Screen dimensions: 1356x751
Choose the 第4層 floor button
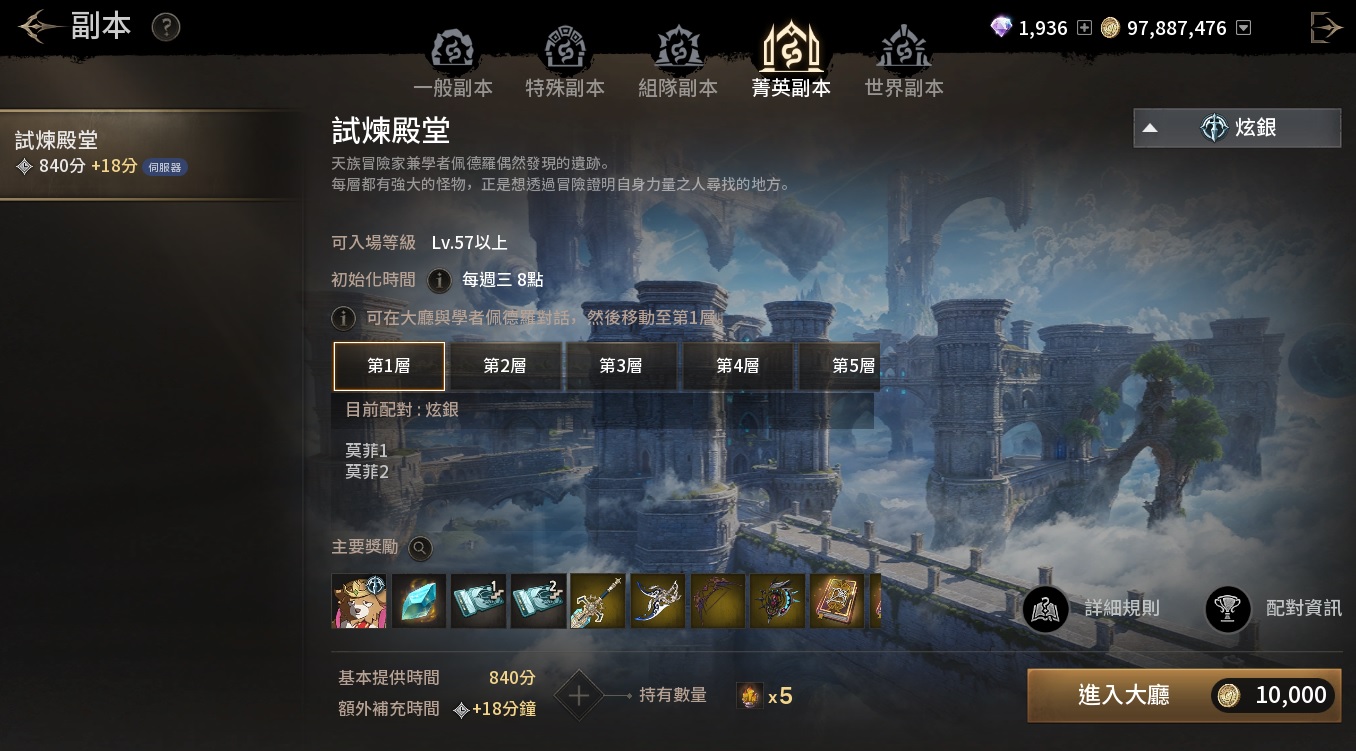click(x=737, y=366)
